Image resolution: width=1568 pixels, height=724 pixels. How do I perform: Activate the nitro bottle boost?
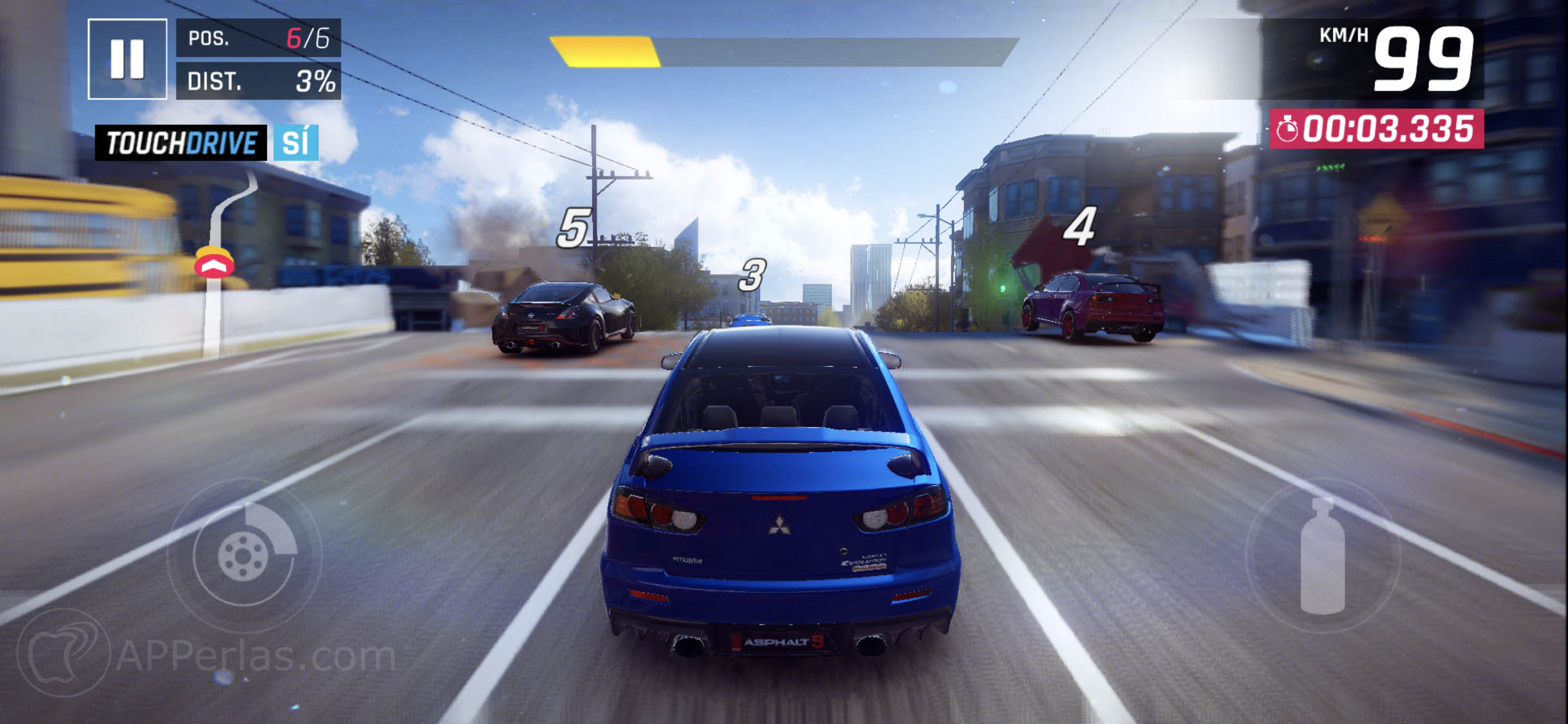pyautogui.click(x=1322, y=556)
